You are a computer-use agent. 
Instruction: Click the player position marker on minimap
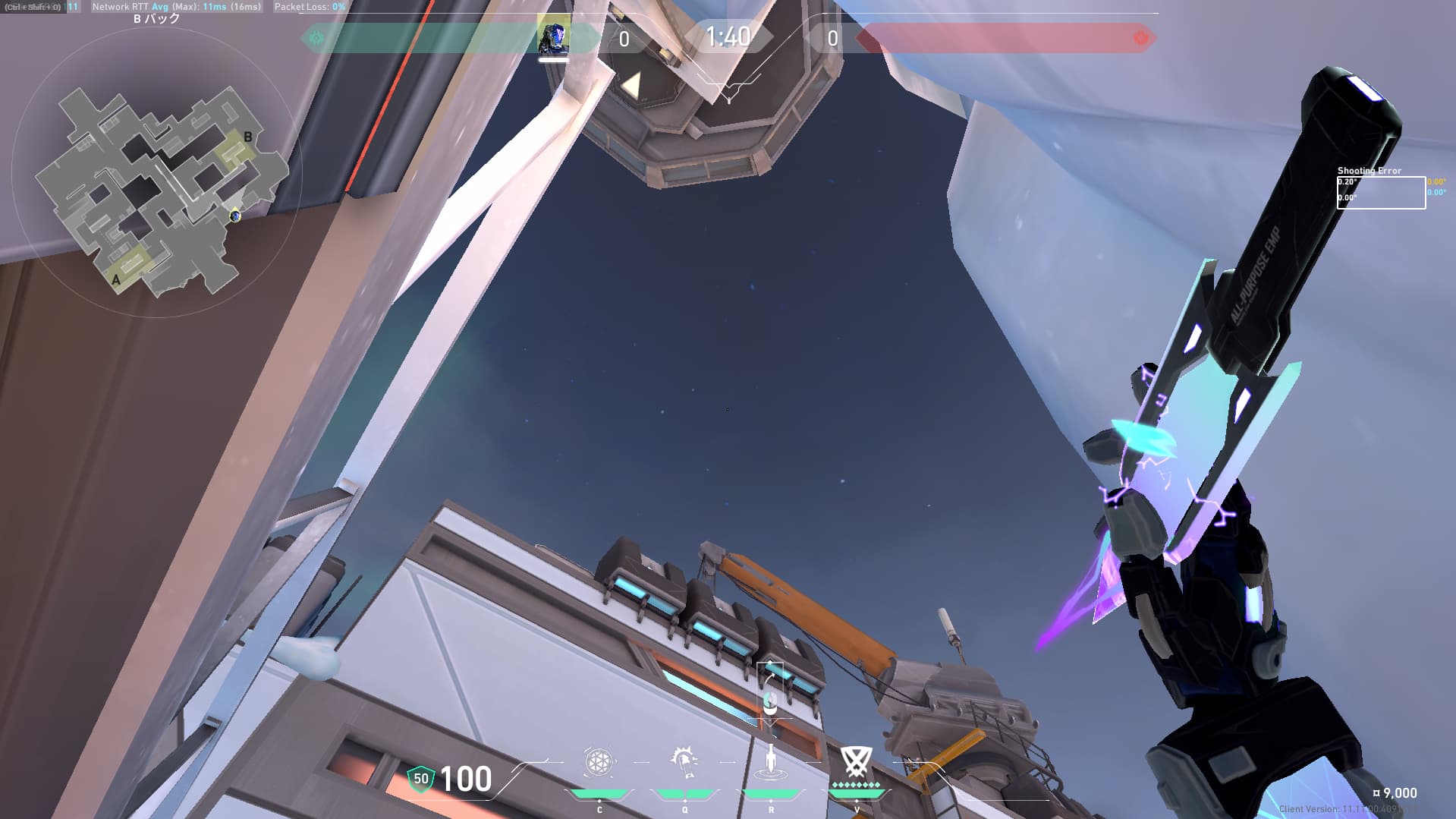click(235, 216)
